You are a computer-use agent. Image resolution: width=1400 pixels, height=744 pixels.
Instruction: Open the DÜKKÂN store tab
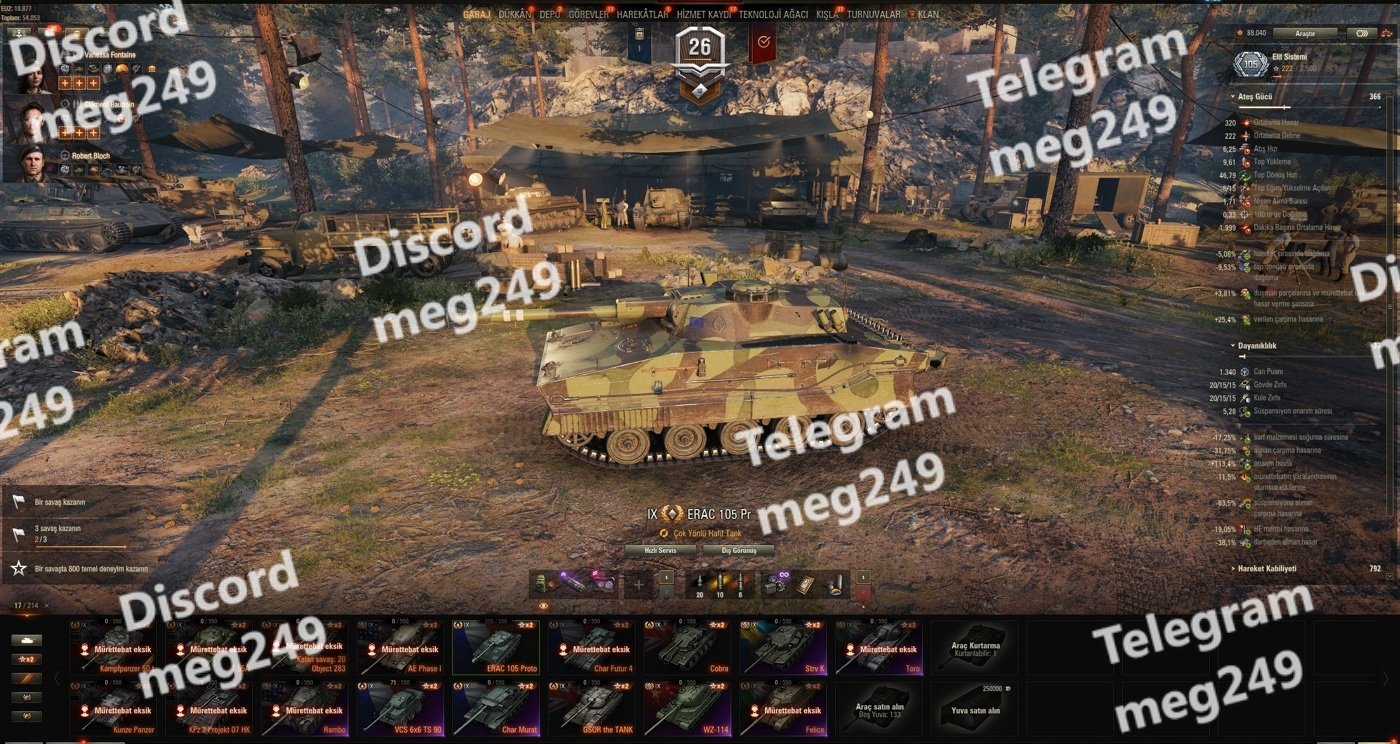pyautogui.click(x=514, y=15)
